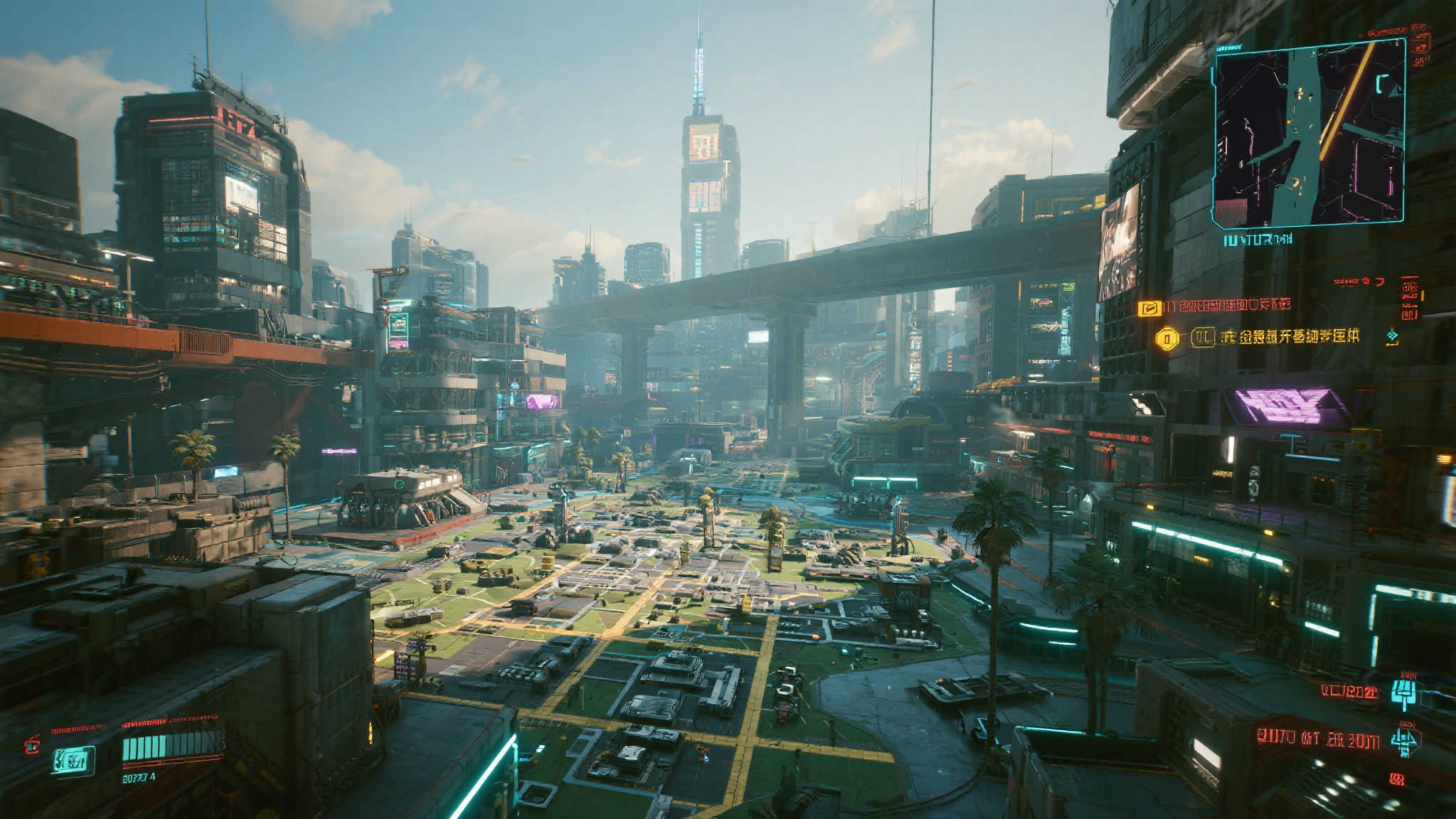Open the small red phone icon

32,745
